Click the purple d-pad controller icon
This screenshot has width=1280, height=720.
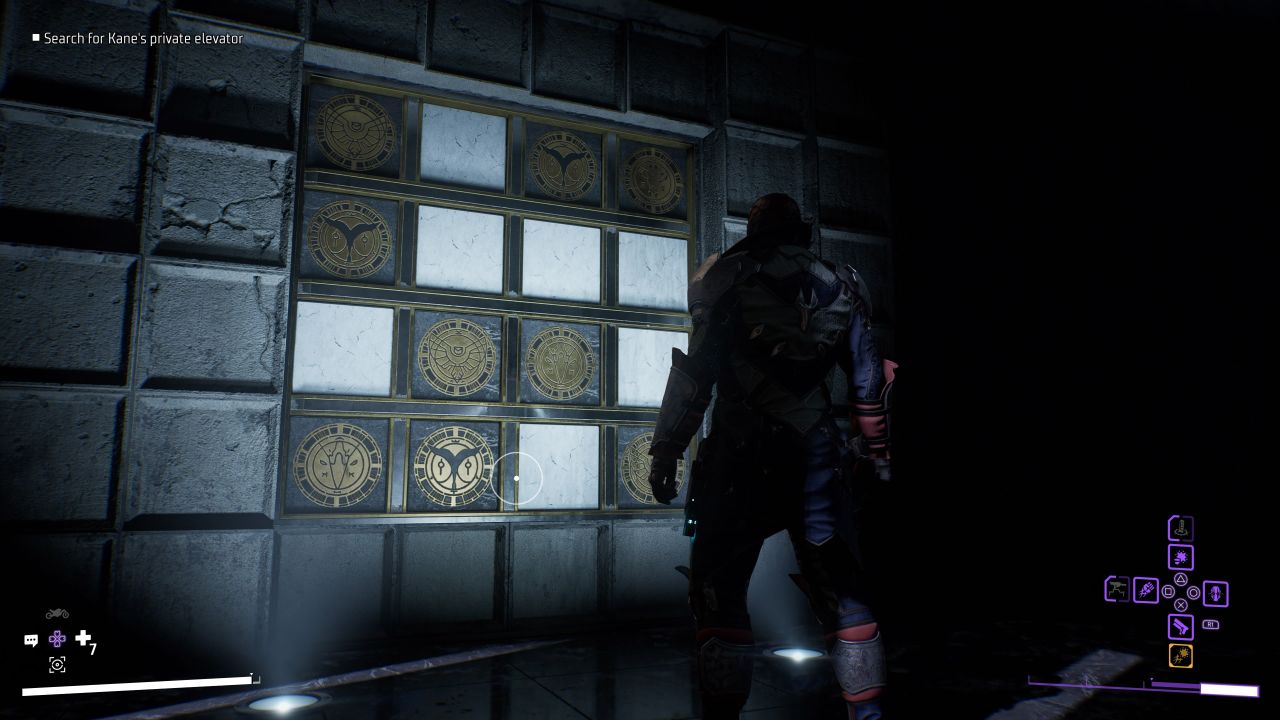57,640
